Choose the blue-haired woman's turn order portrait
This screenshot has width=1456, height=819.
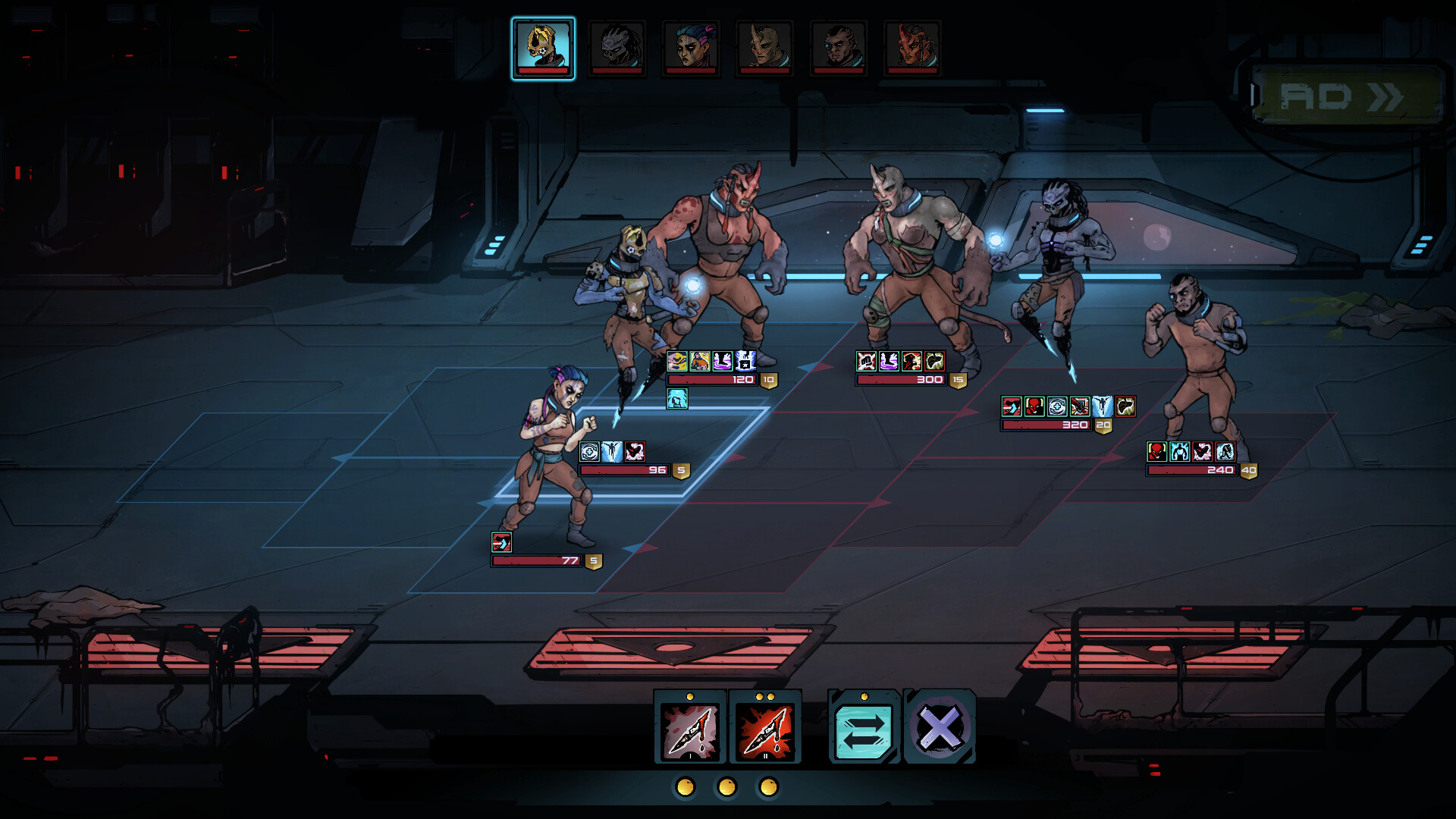(691, 48)
